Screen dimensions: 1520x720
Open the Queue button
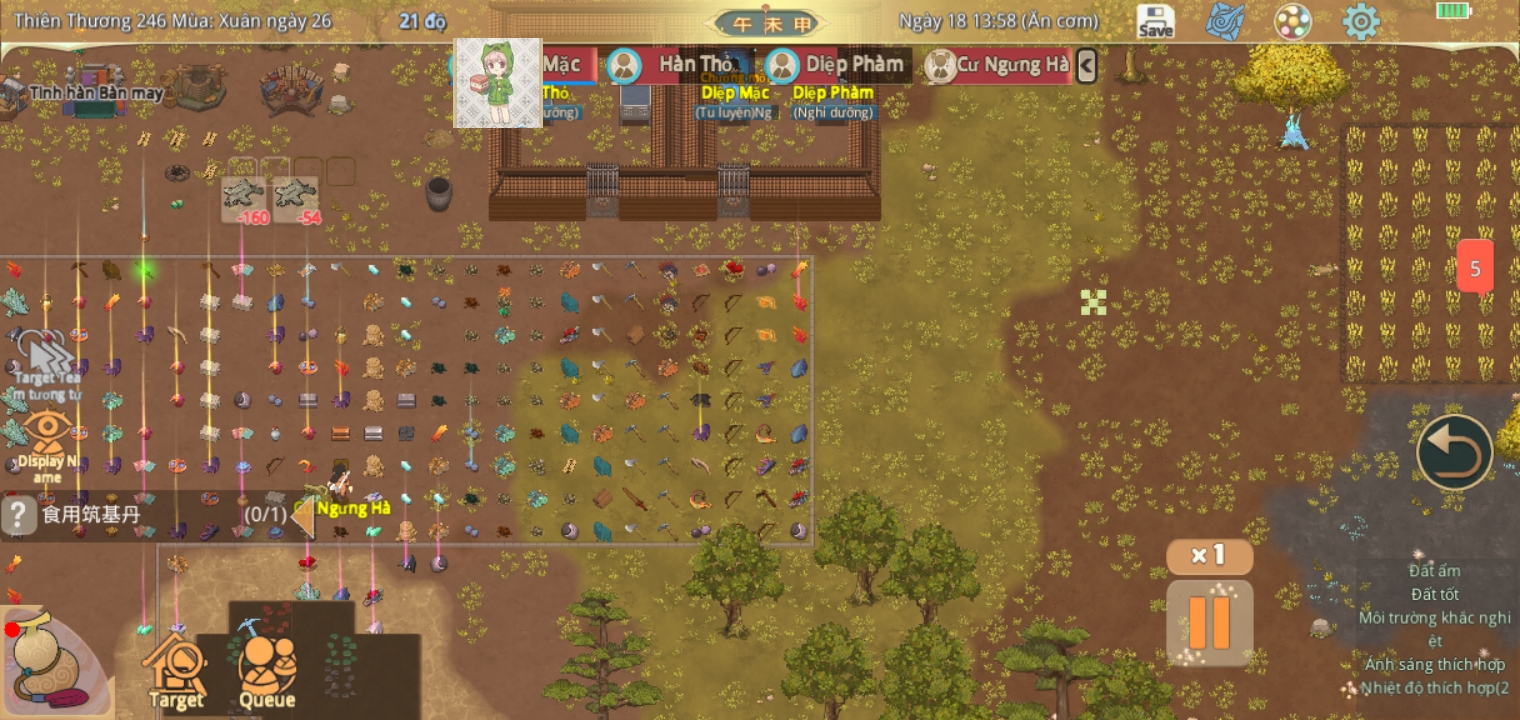[267, 668]
